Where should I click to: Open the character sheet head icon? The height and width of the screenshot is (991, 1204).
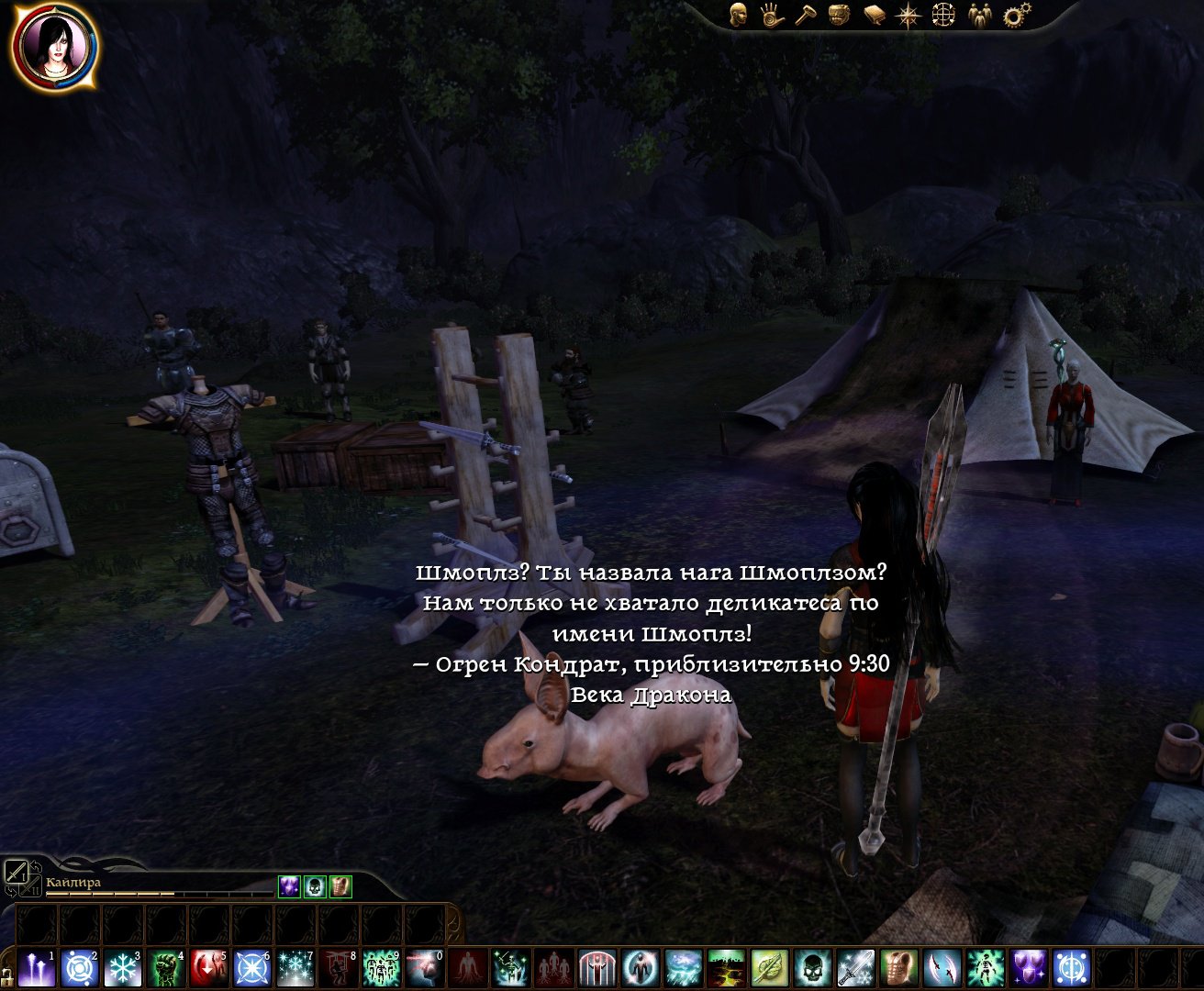(x=739, y=14)
